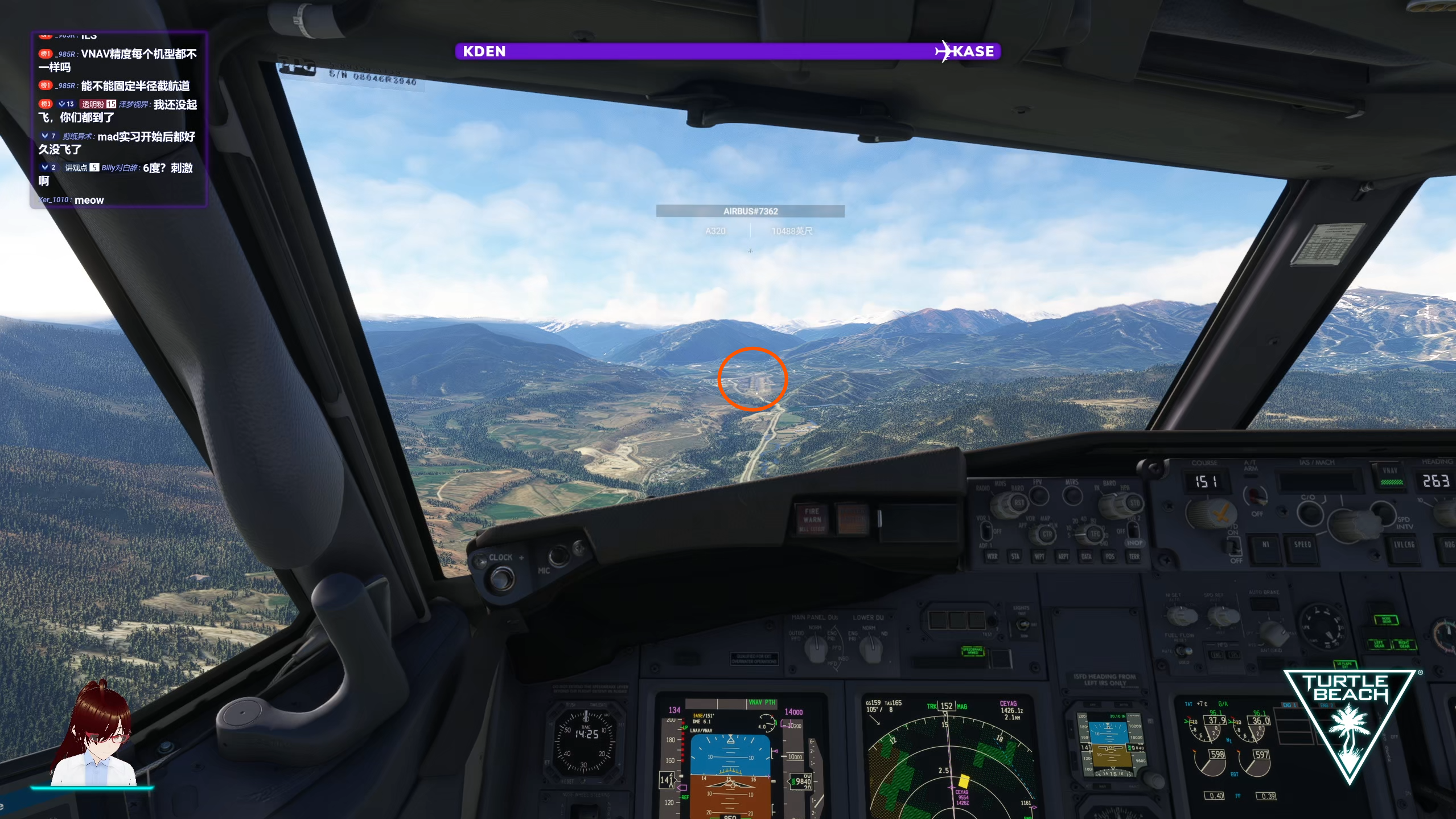Image resolution: width=1456 pixels, height=819 pixels.
Task: Click the stream chat overlay panel
Action: click(118, 120)
